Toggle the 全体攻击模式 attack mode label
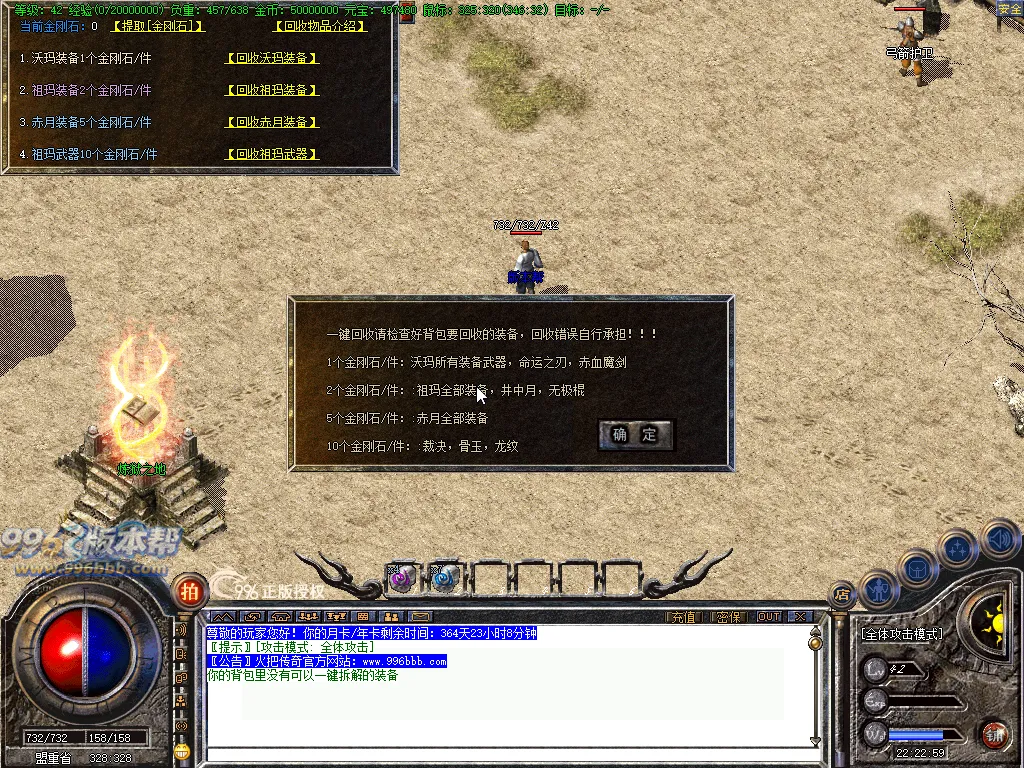 tap(902, 634)
